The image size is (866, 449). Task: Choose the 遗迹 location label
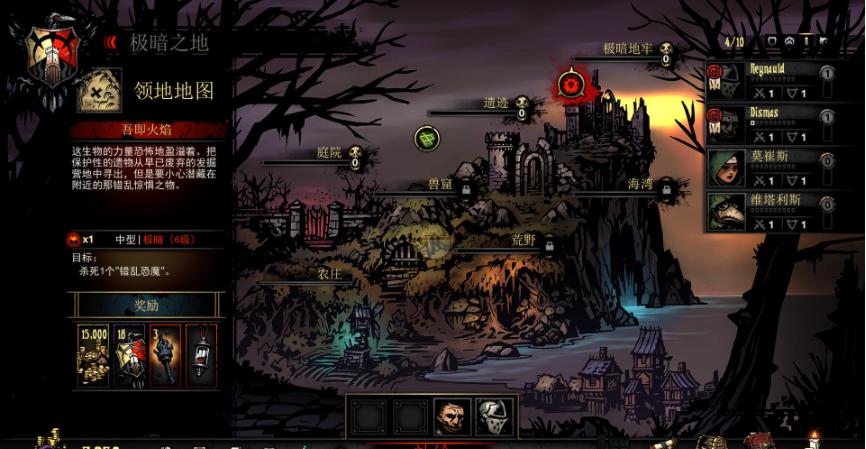pyautogui.click(x=496, y=103)
